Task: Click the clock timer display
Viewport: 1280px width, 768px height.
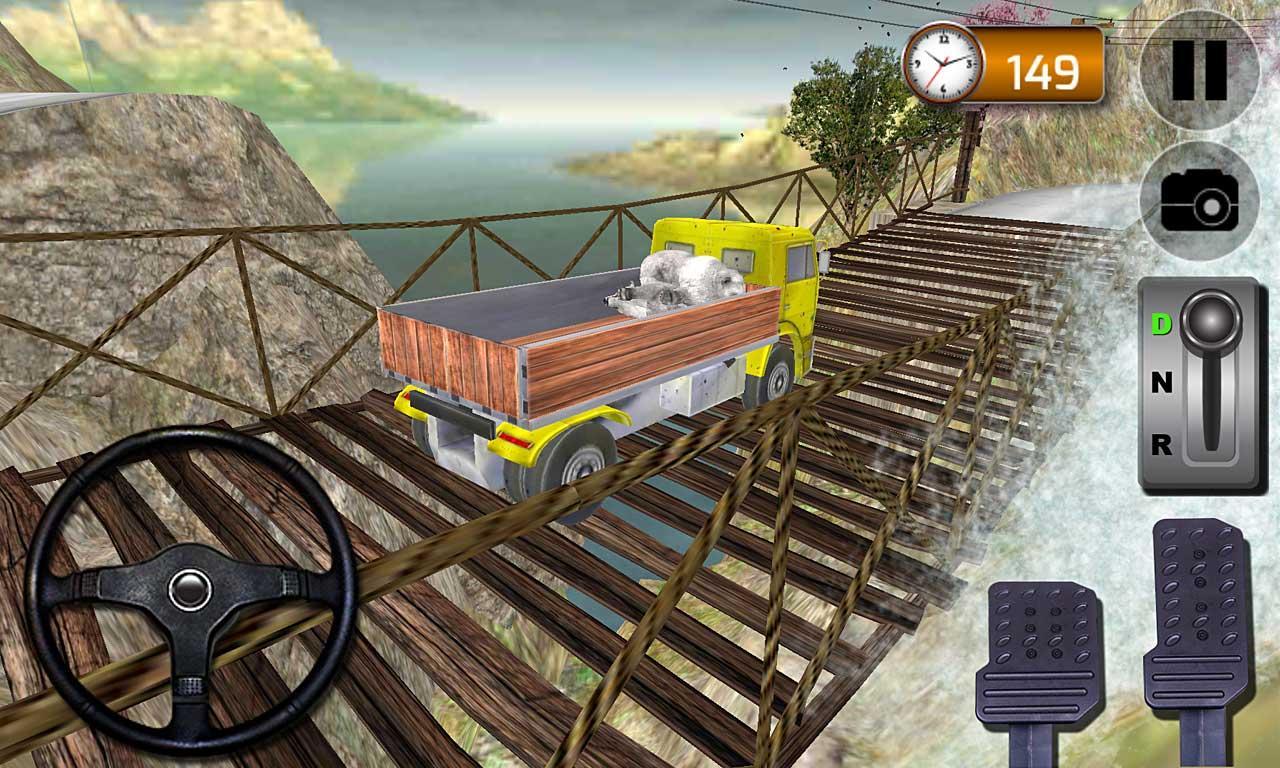Action: click(943, 61)
